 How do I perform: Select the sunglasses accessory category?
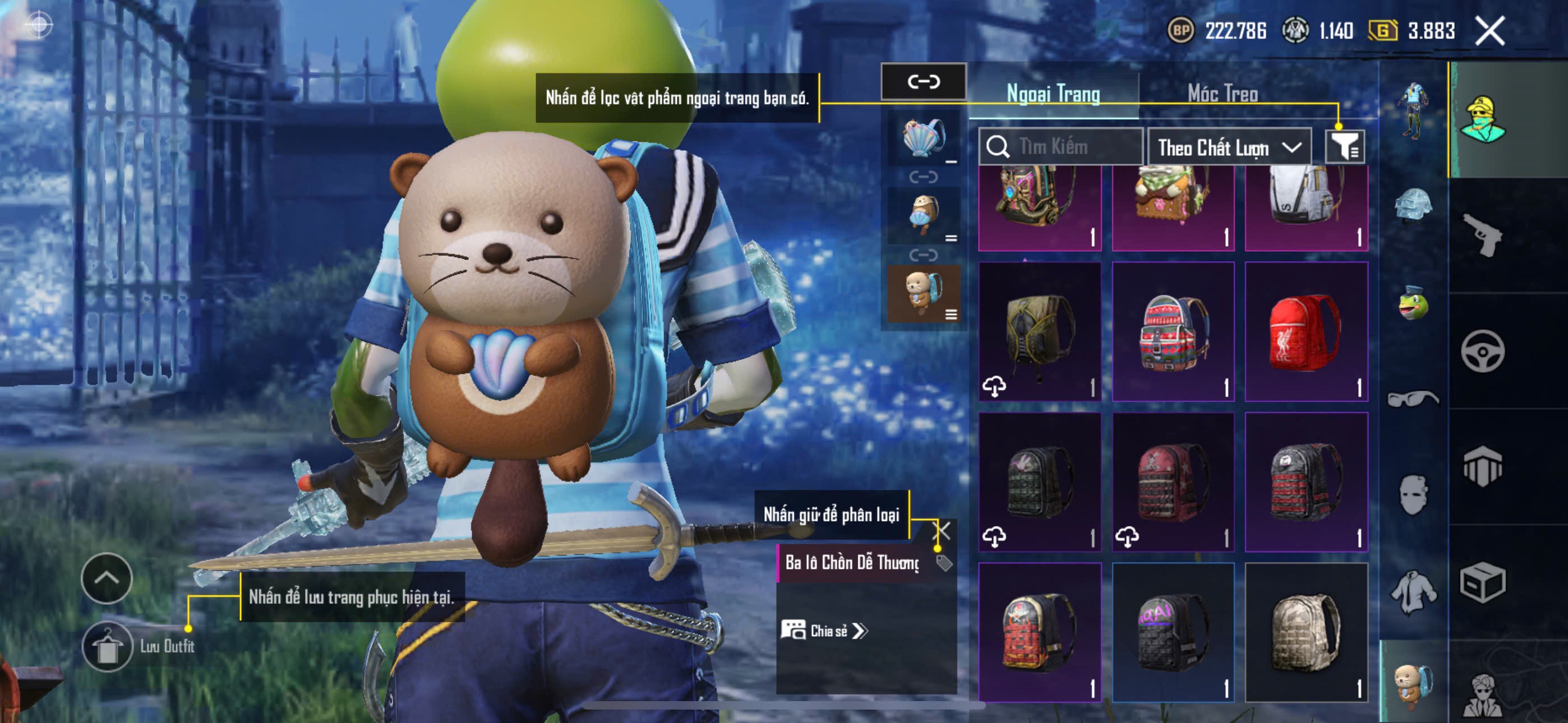pyautogui.click(x=1413, y=398)
